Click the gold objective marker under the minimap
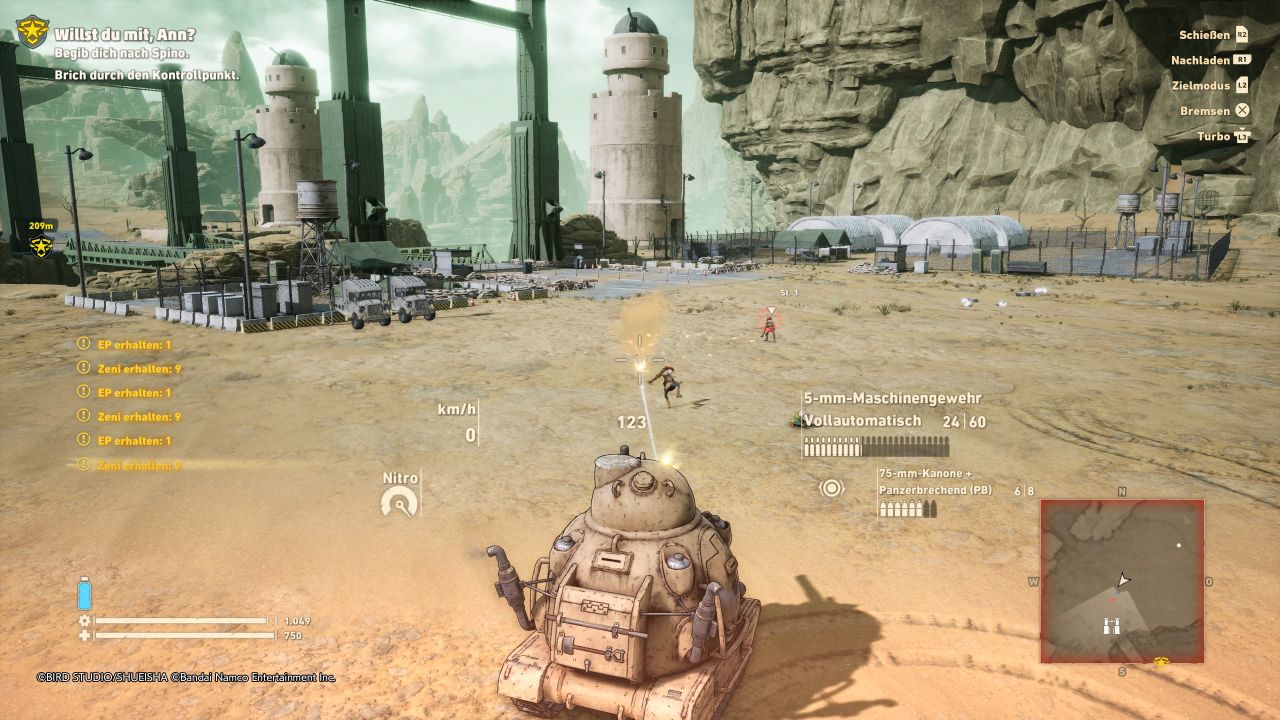 (x=1160, y=663)
